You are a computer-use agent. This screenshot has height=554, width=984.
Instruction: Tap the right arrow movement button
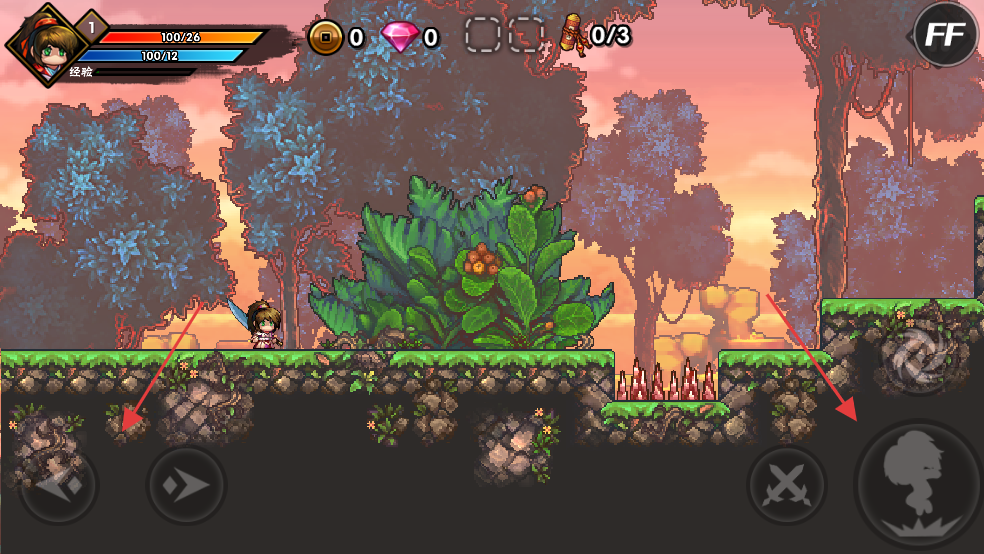point(187,485)
